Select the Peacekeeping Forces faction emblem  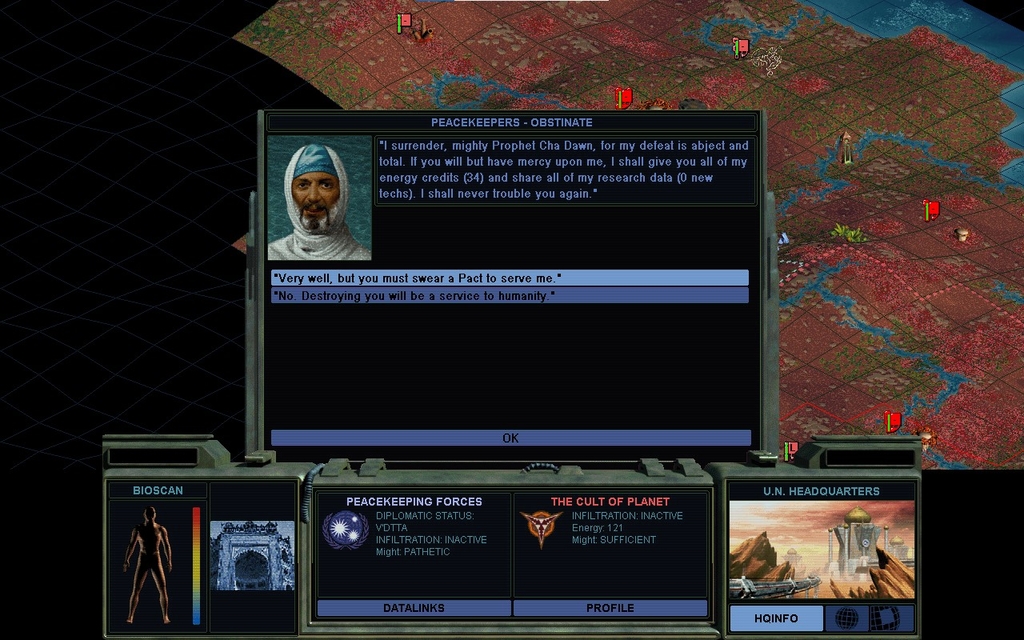coord(345,529)
